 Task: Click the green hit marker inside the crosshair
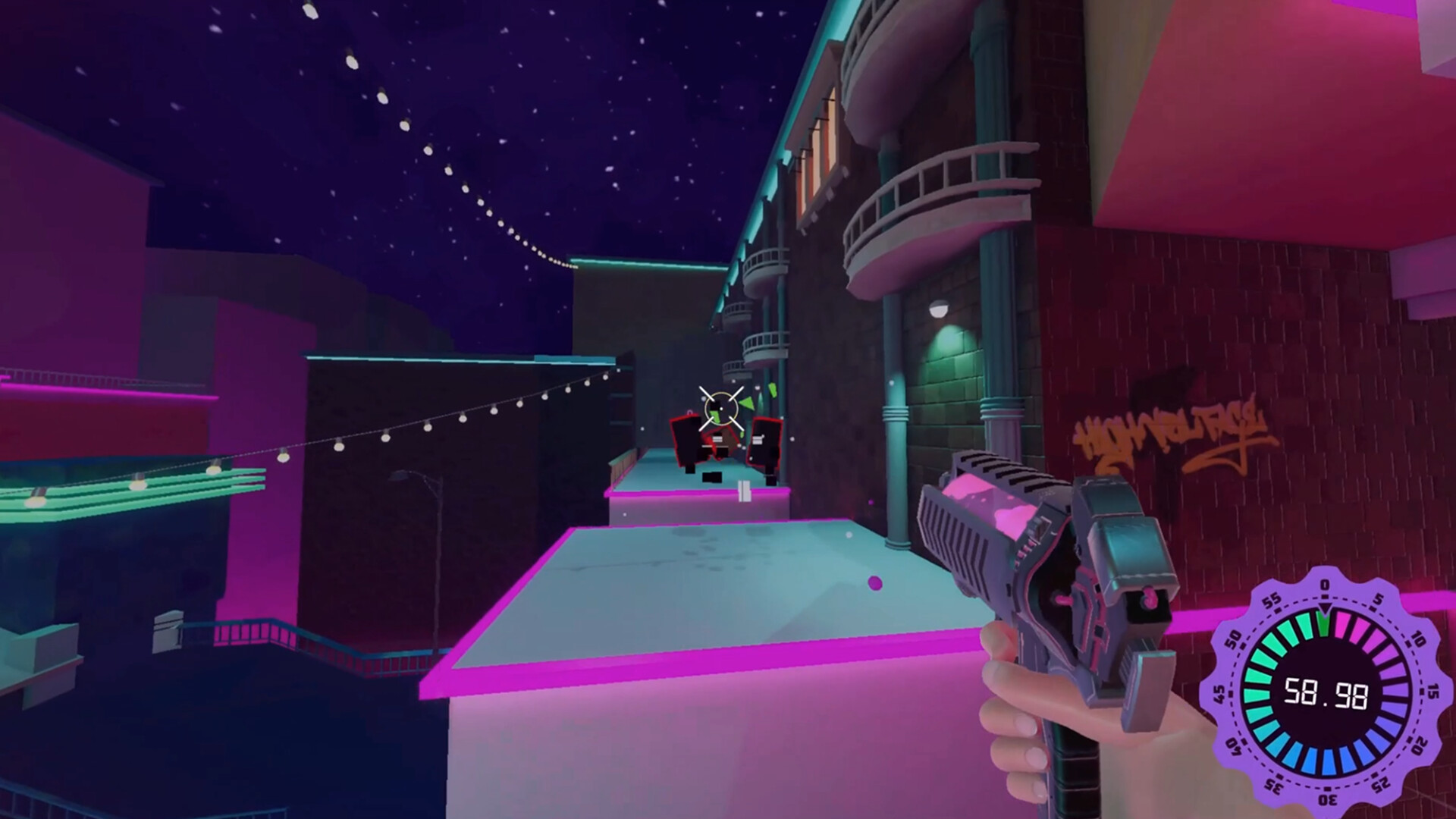[x=715, y=417]
